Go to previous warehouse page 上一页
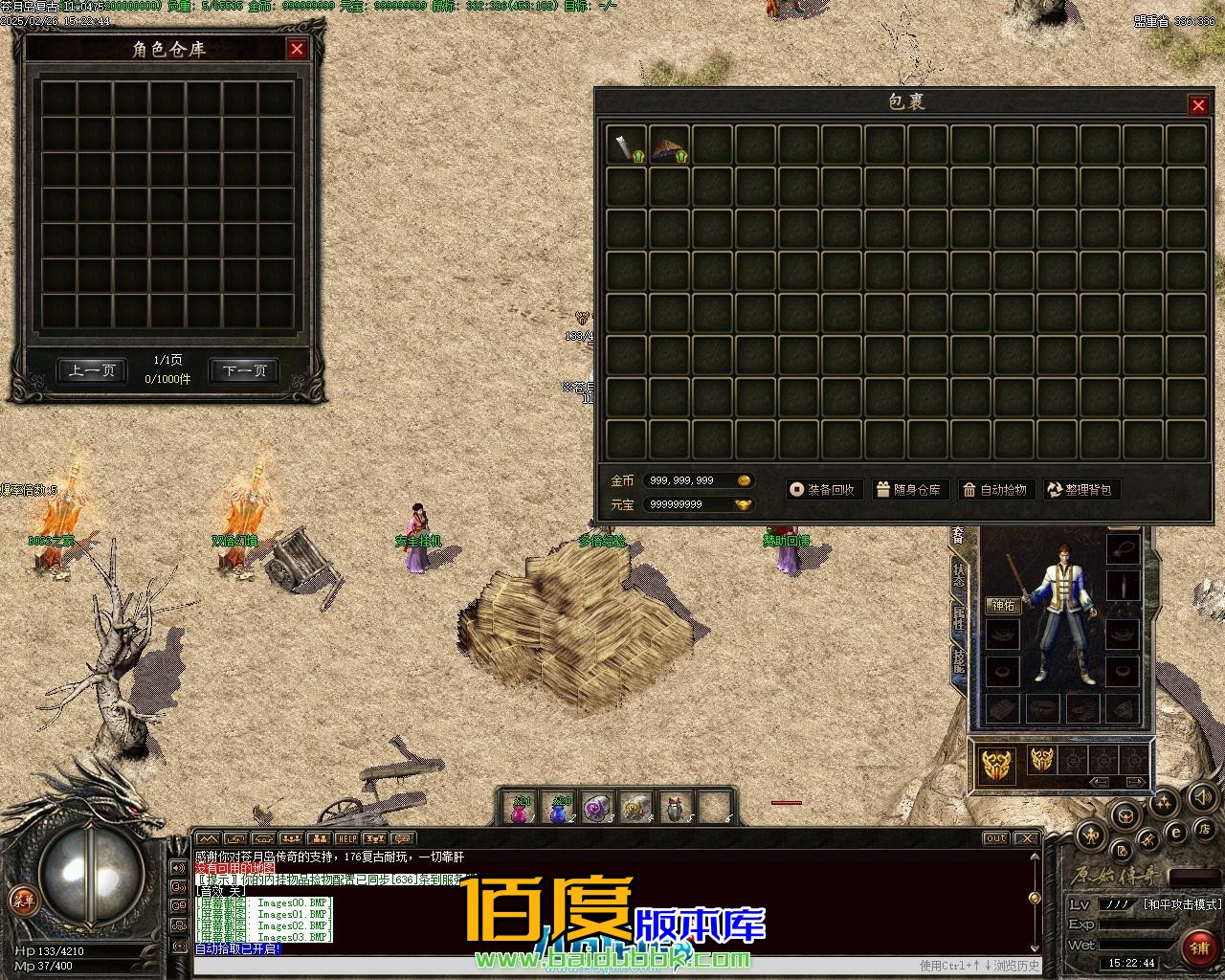This screenshot has height=980, width=1225. pos(91,370)
